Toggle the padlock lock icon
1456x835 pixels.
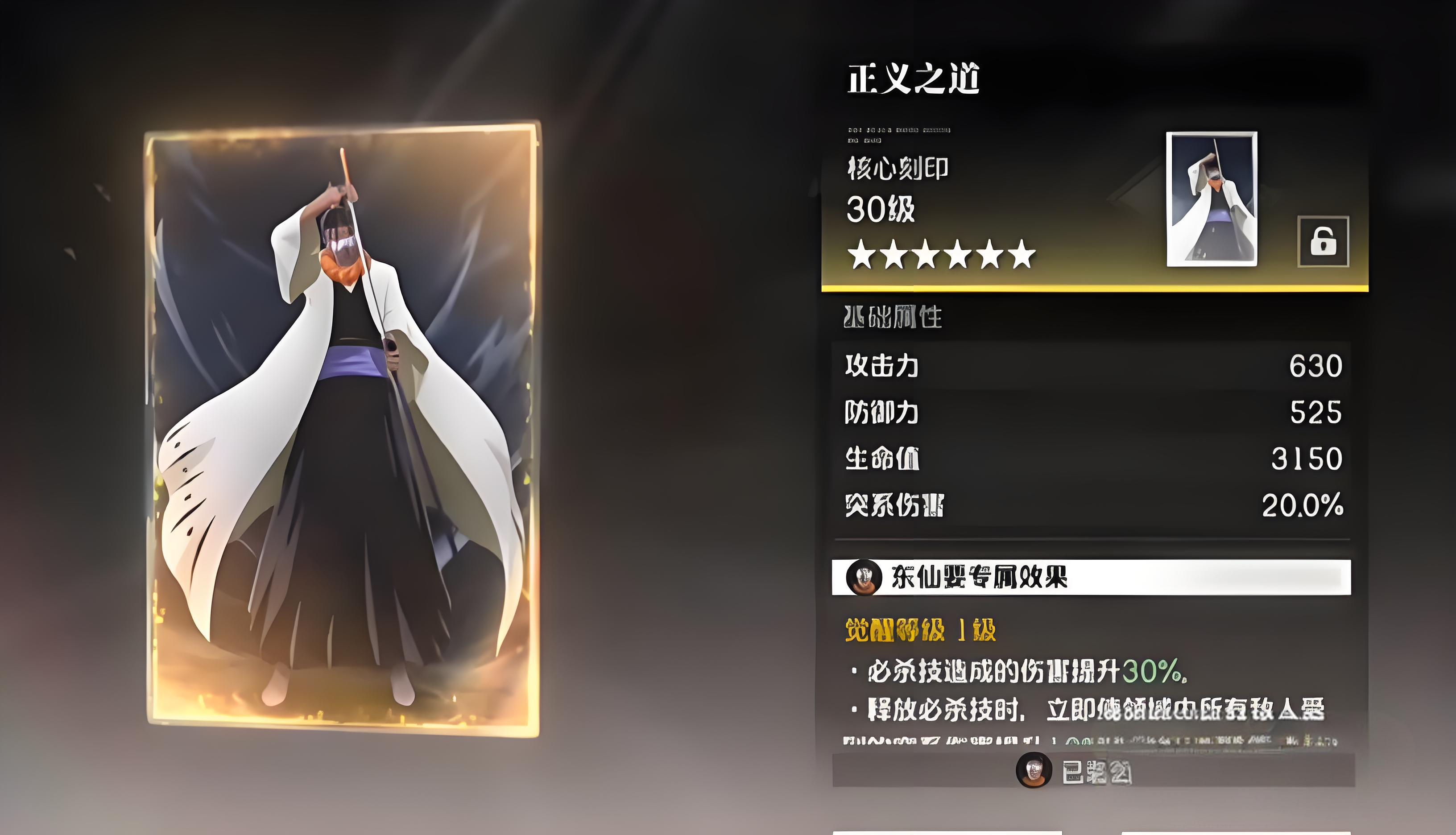(1322, 241)
